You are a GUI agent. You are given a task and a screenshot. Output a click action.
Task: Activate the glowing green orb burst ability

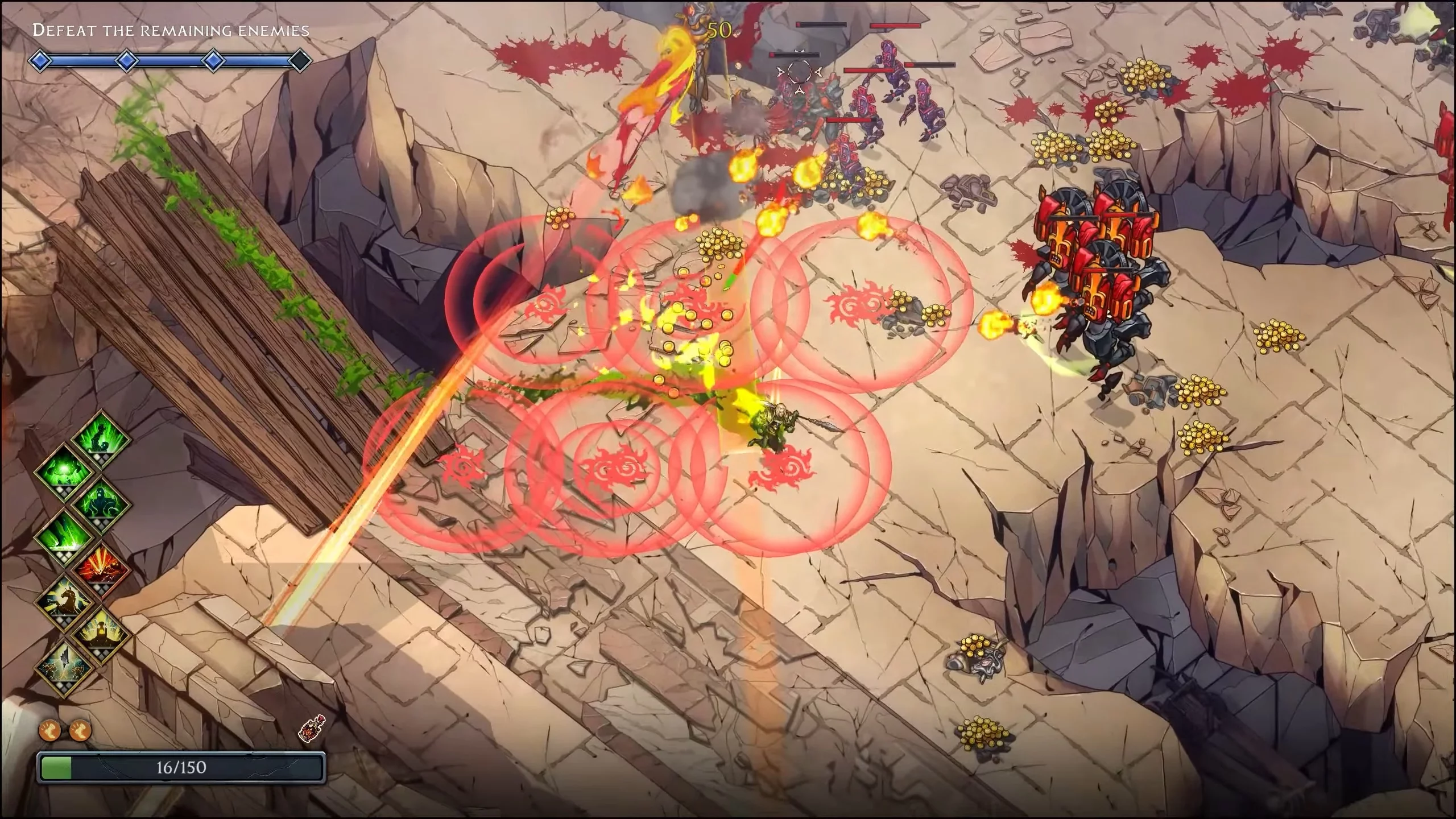pyautogui.click(x=64, y=471)
